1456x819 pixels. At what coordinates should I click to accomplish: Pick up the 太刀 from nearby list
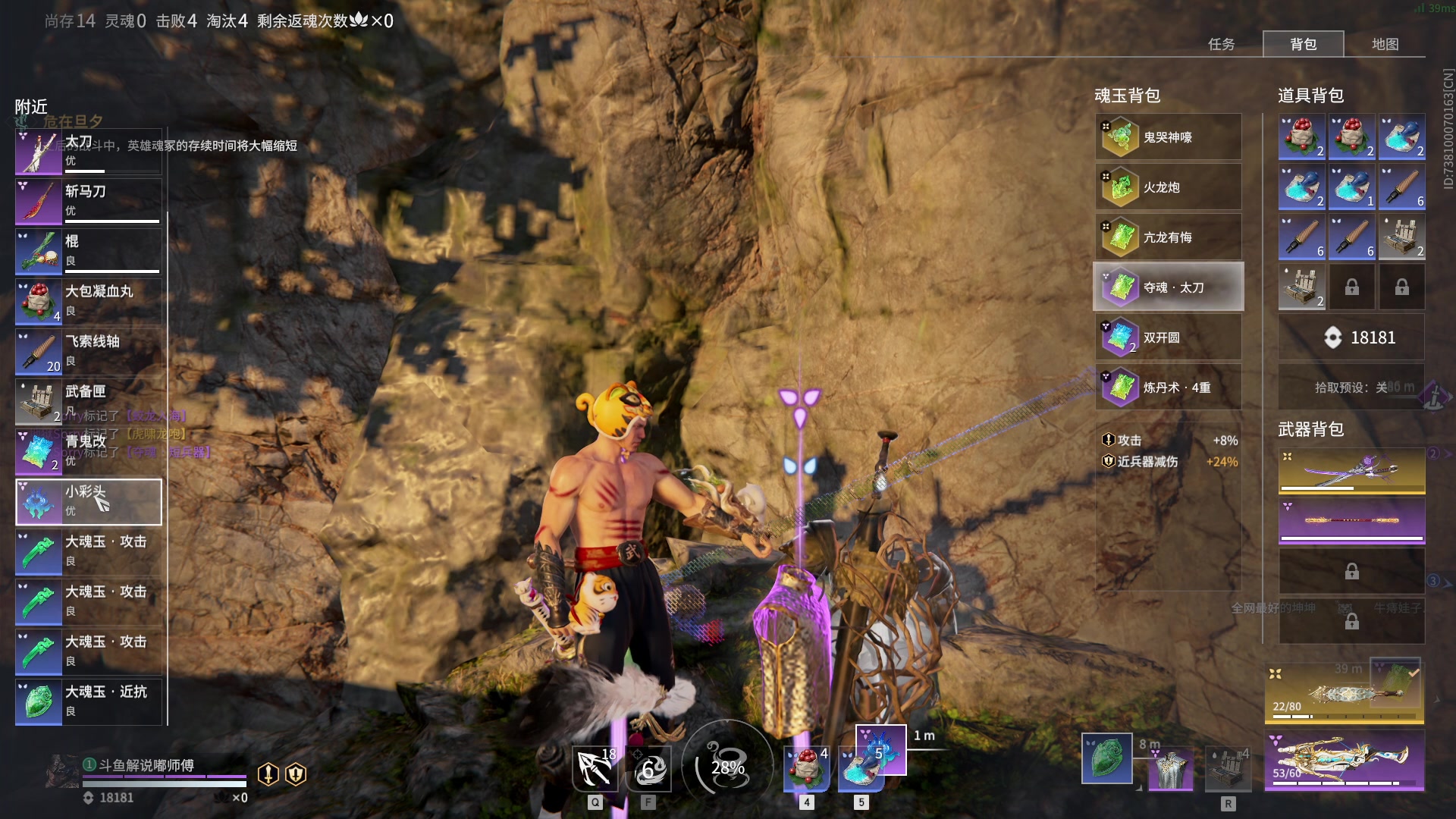click(89, 152)
